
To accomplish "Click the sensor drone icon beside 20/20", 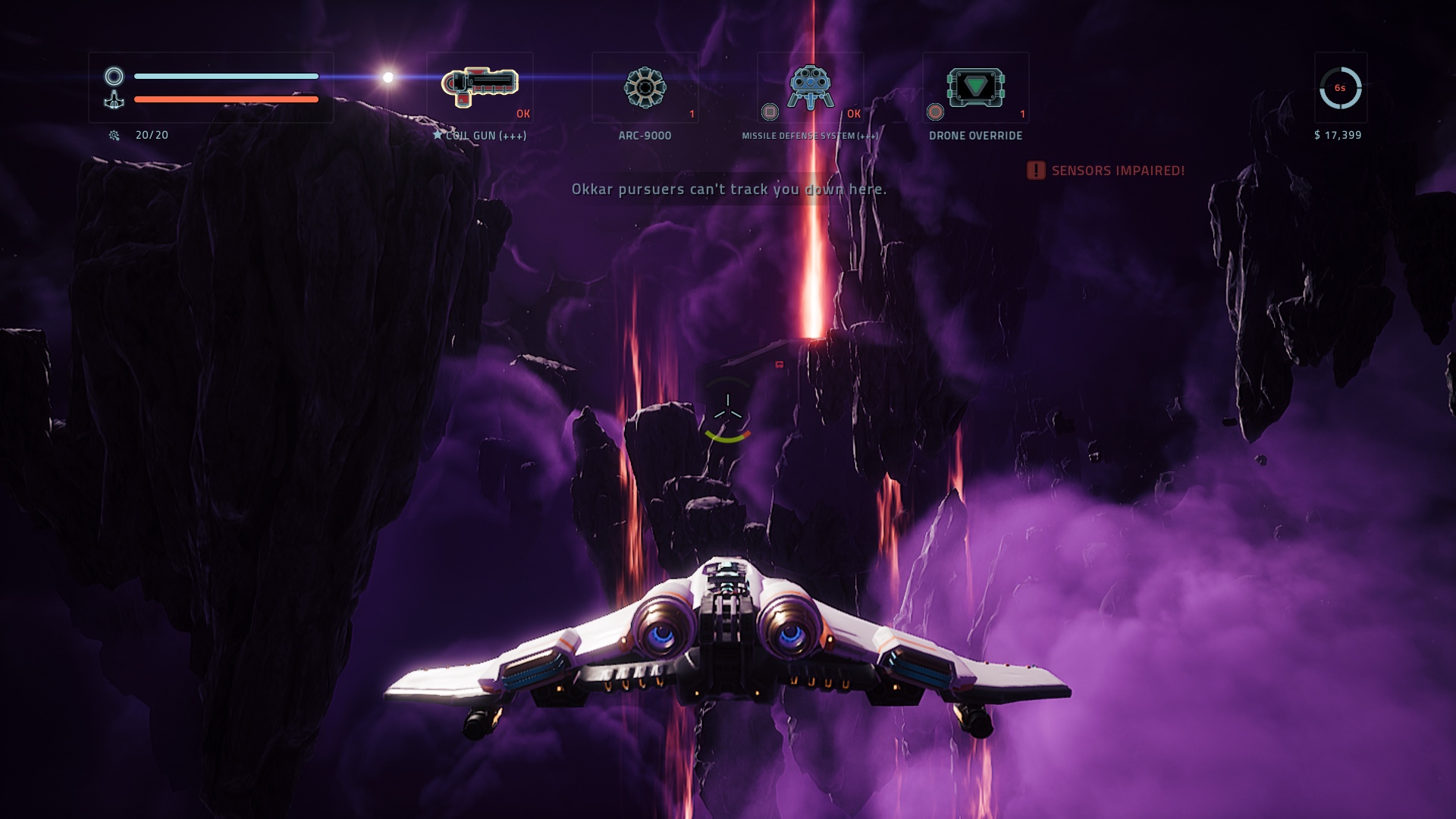I will 114,135.
